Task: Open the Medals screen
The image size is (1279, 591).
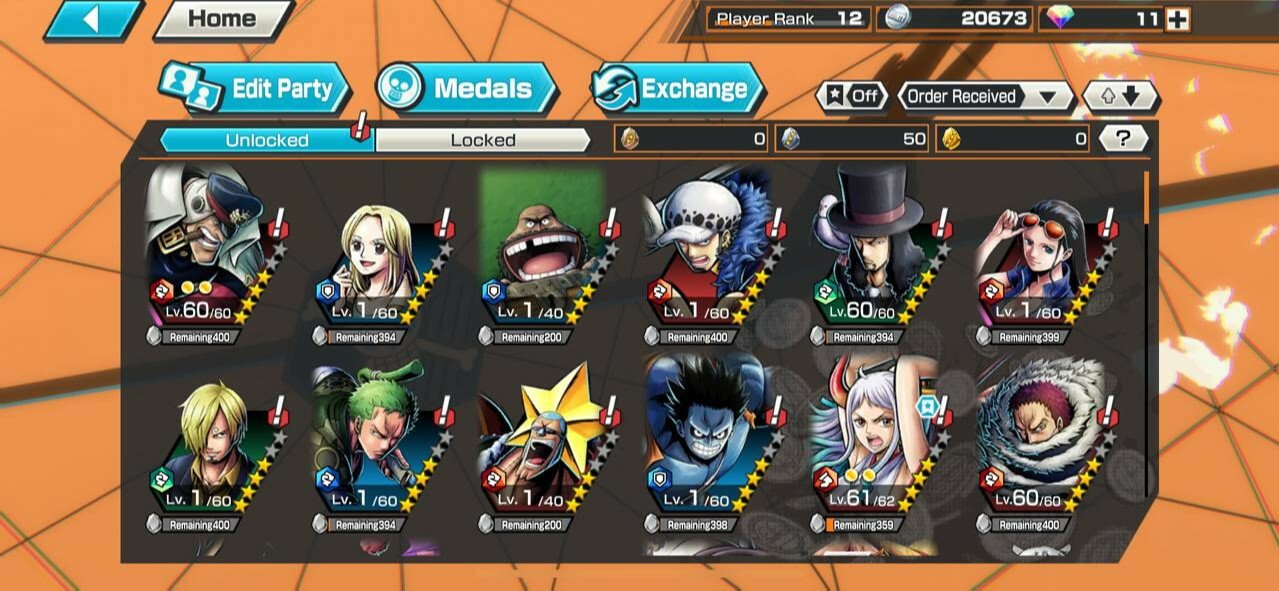Action: [467, 89]
